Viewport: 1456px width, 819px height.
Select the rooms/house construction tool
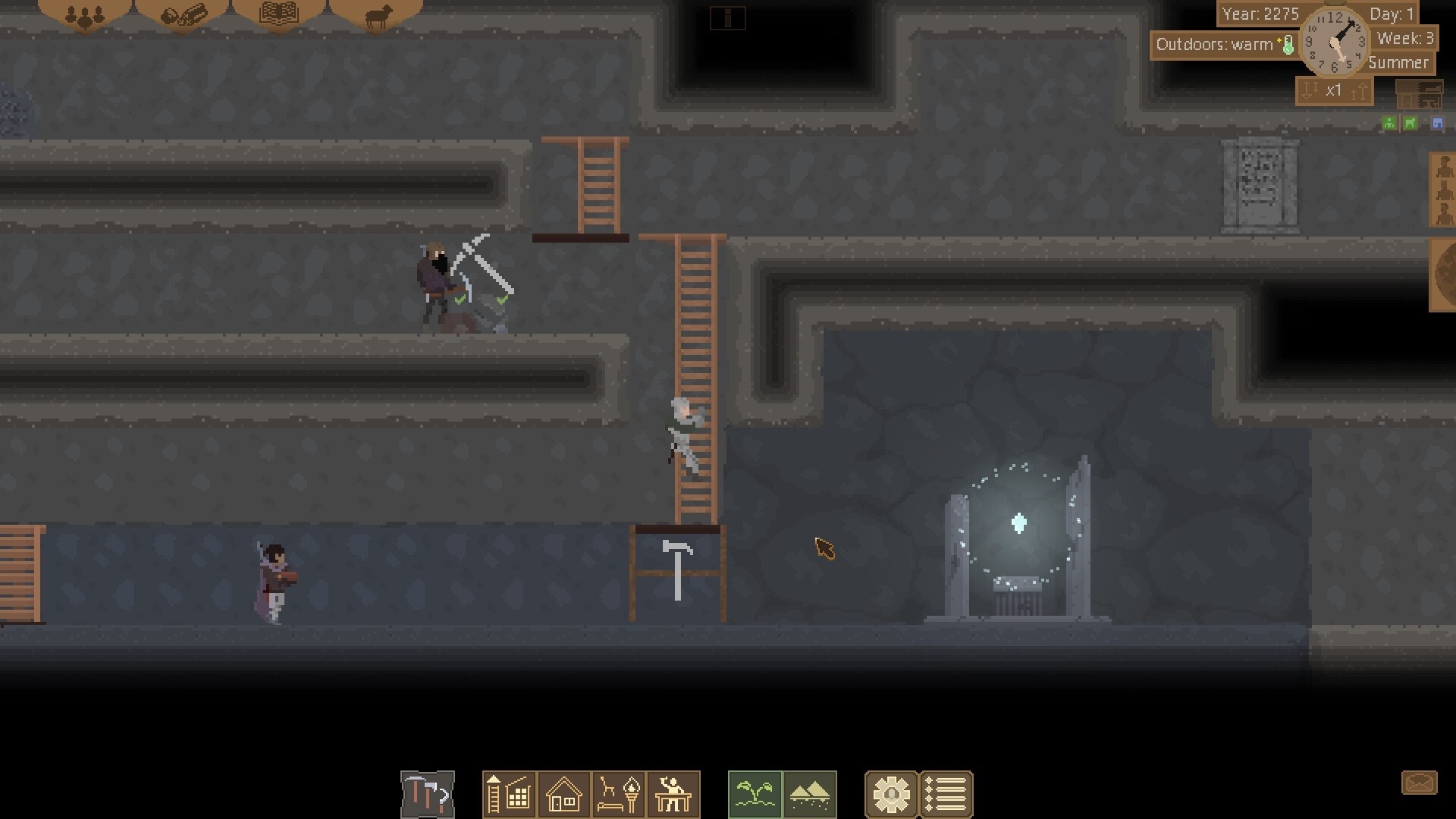point(563,794)
